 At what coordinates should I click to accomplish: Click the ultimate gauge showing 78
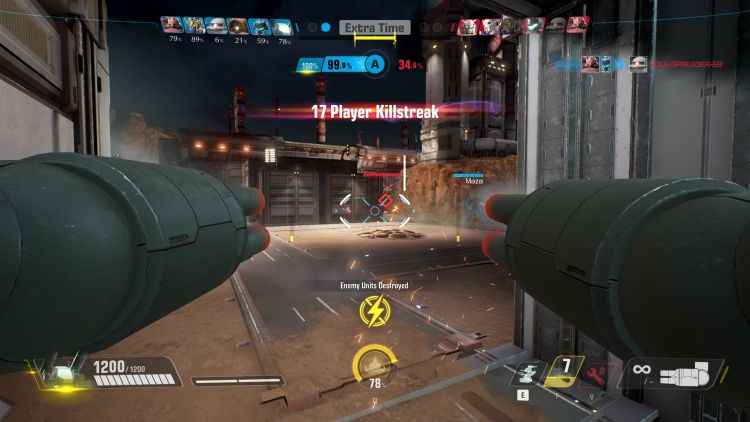(x=374, y=366)
